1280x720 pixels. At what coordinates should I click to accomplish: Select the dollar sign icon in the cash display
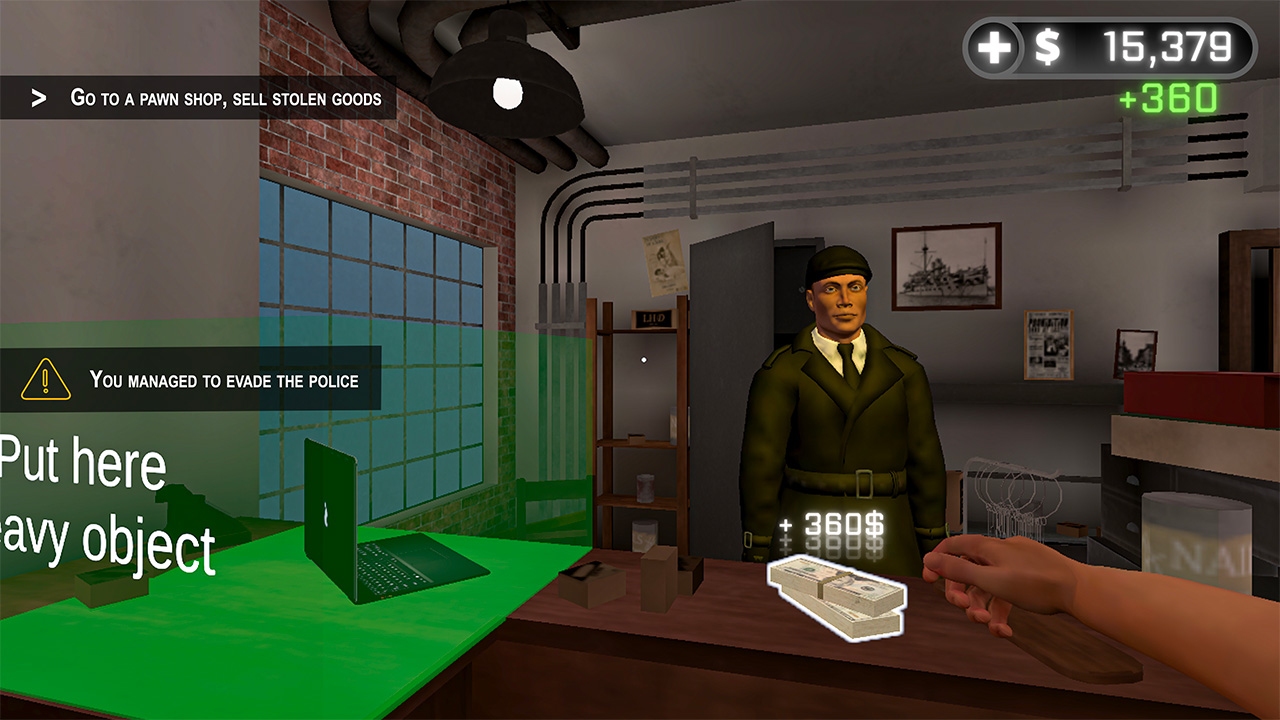coord(1046,44)
